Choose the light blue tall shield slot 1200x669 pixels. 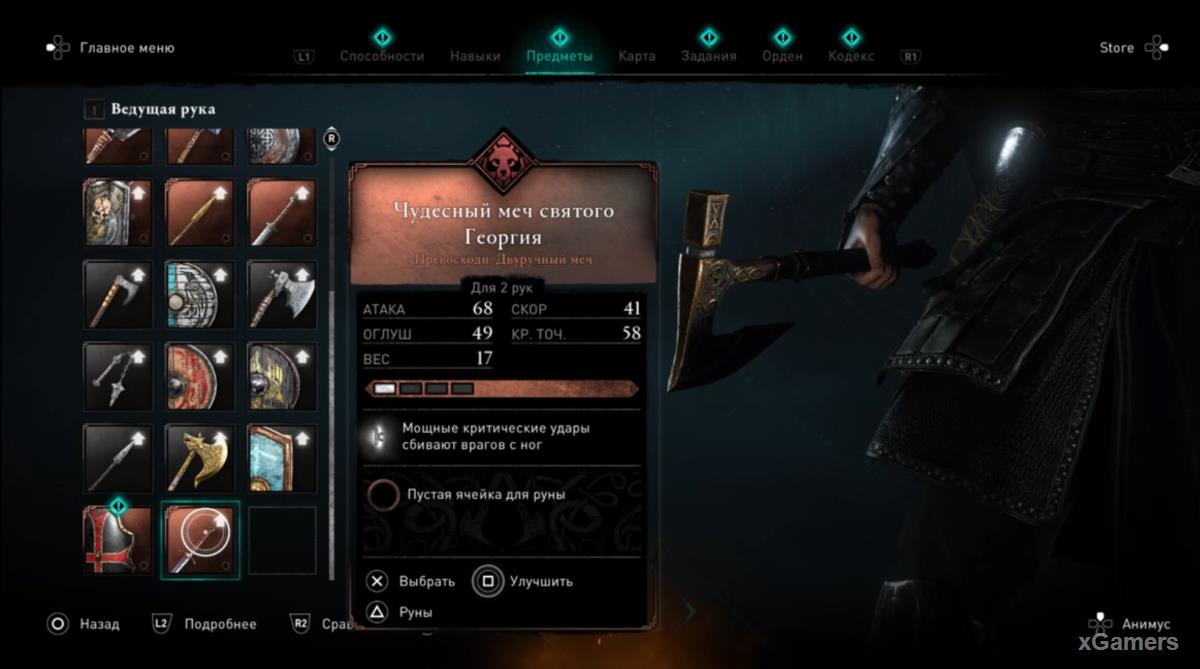(x=282, y=458)
